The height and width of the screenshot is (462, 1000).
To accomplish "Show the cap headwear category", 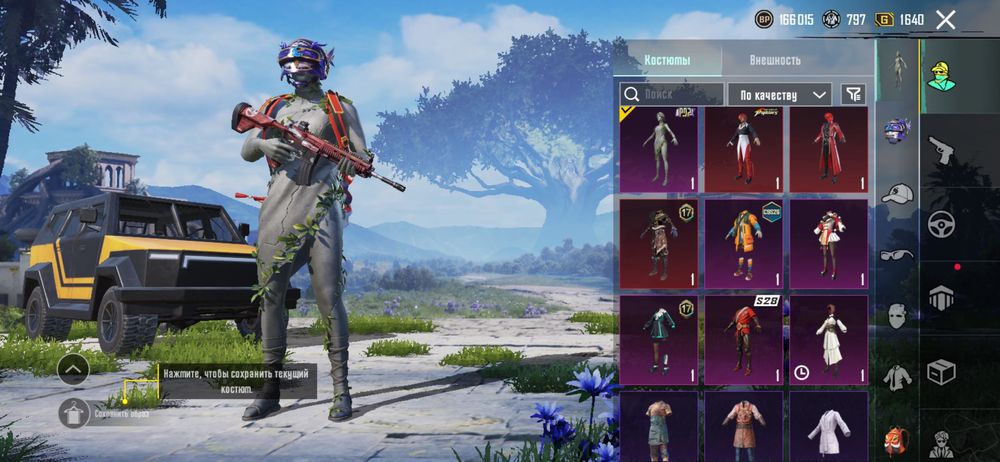I will 896,194.
